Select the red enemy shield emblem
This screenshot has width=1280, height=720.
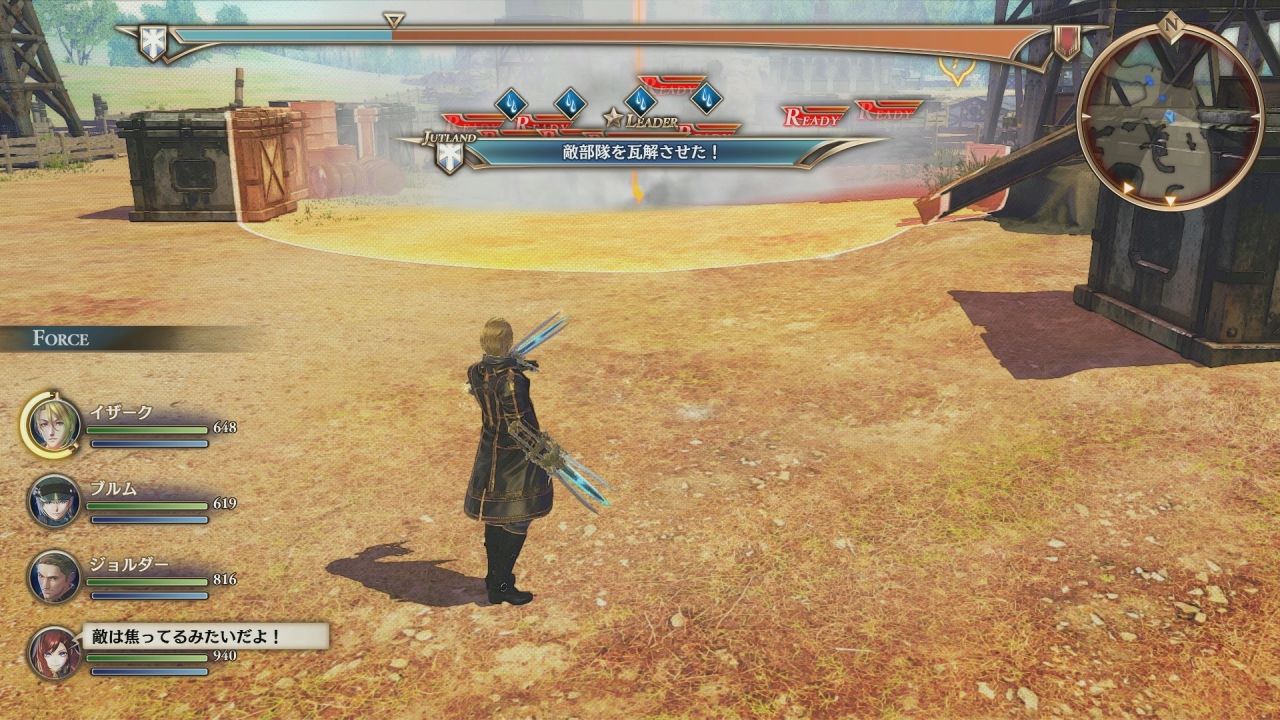pyautogui.click(x=1067, y=42)
